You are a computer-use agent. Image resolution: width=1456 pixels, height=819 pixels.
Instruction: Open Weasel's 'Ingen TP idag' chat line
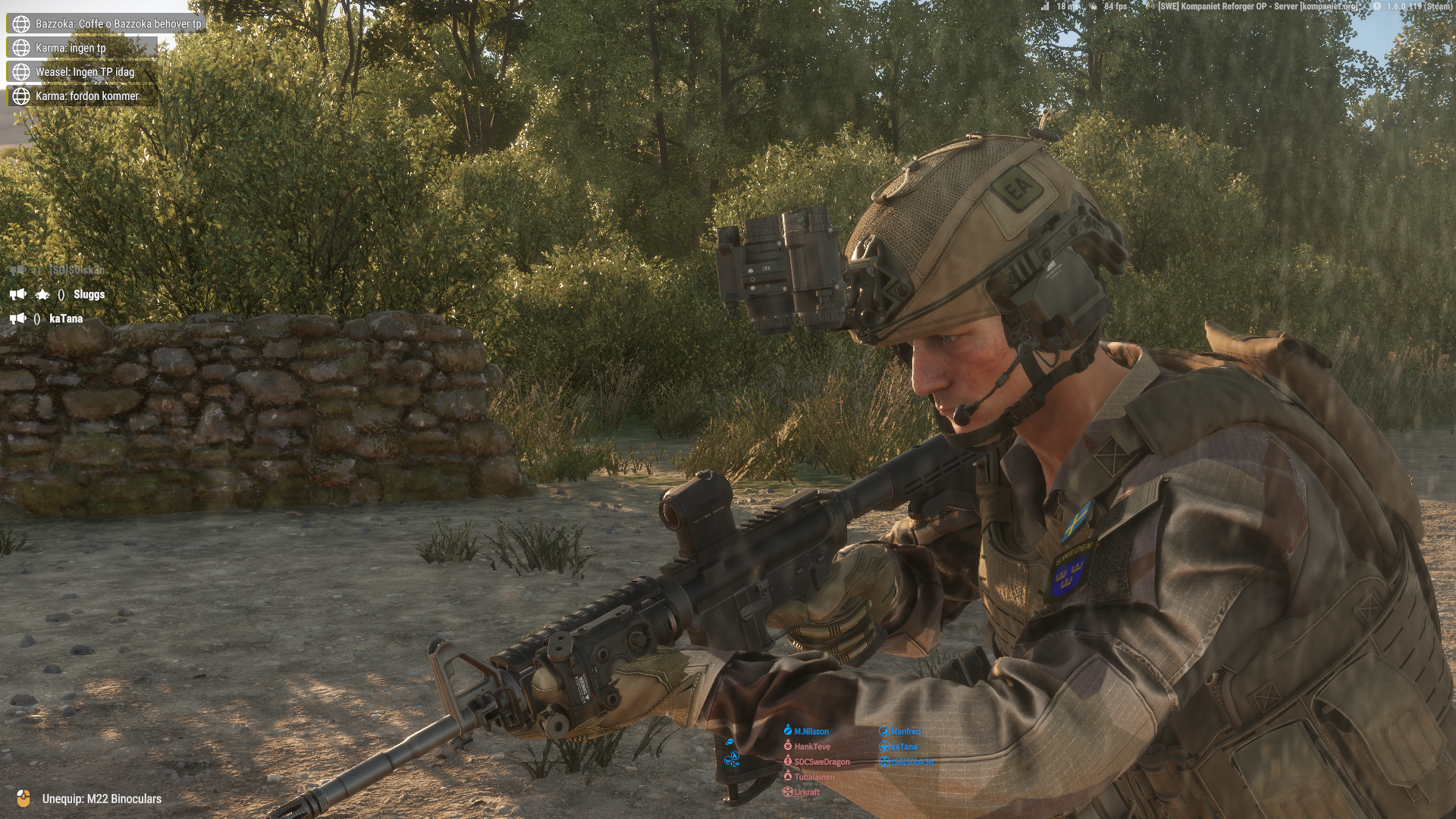click(84, 72)
